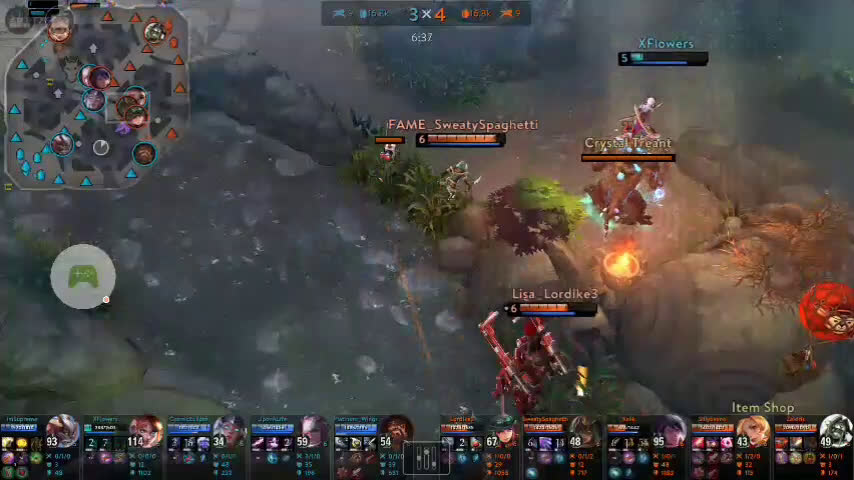The image size is (854, 480).
Task: Select XFlowers' hero portrait in the bottom bar
Action: (x=146, y=433)
